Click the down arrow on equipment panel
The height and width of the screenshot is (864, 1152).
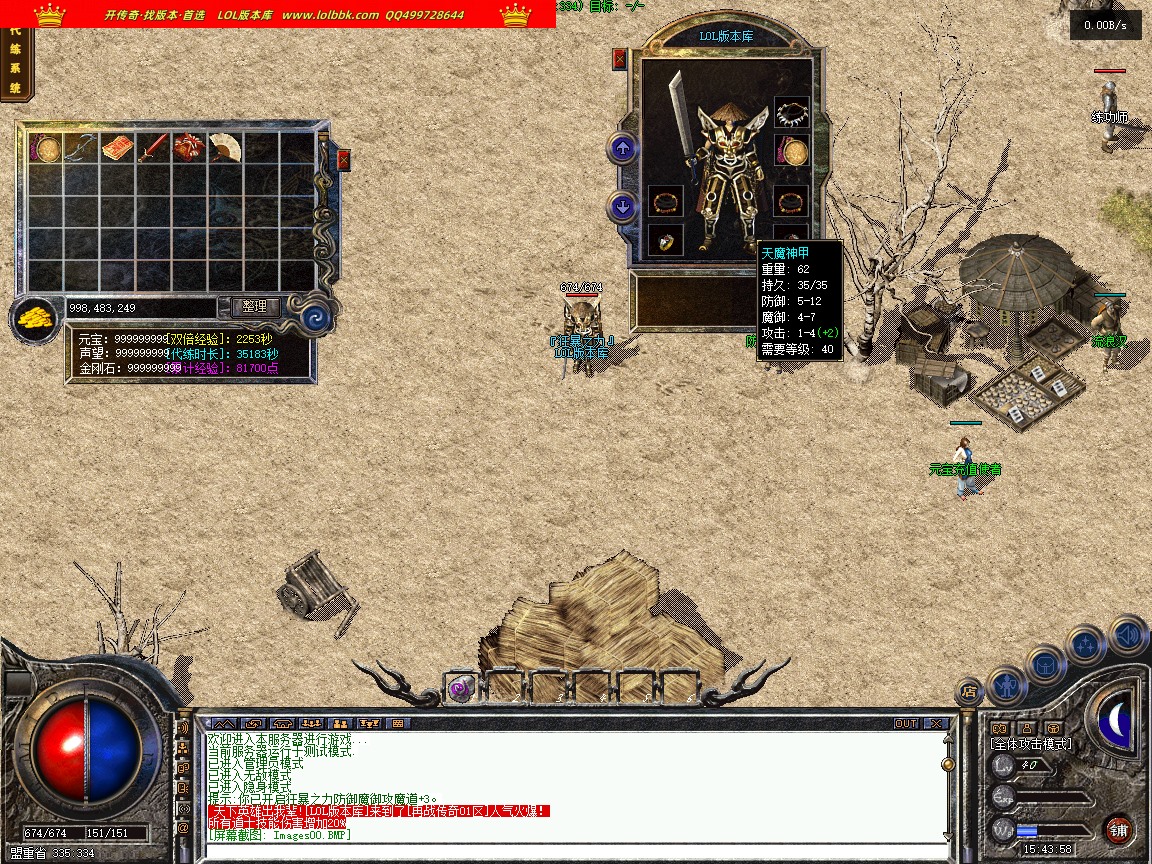623,207
